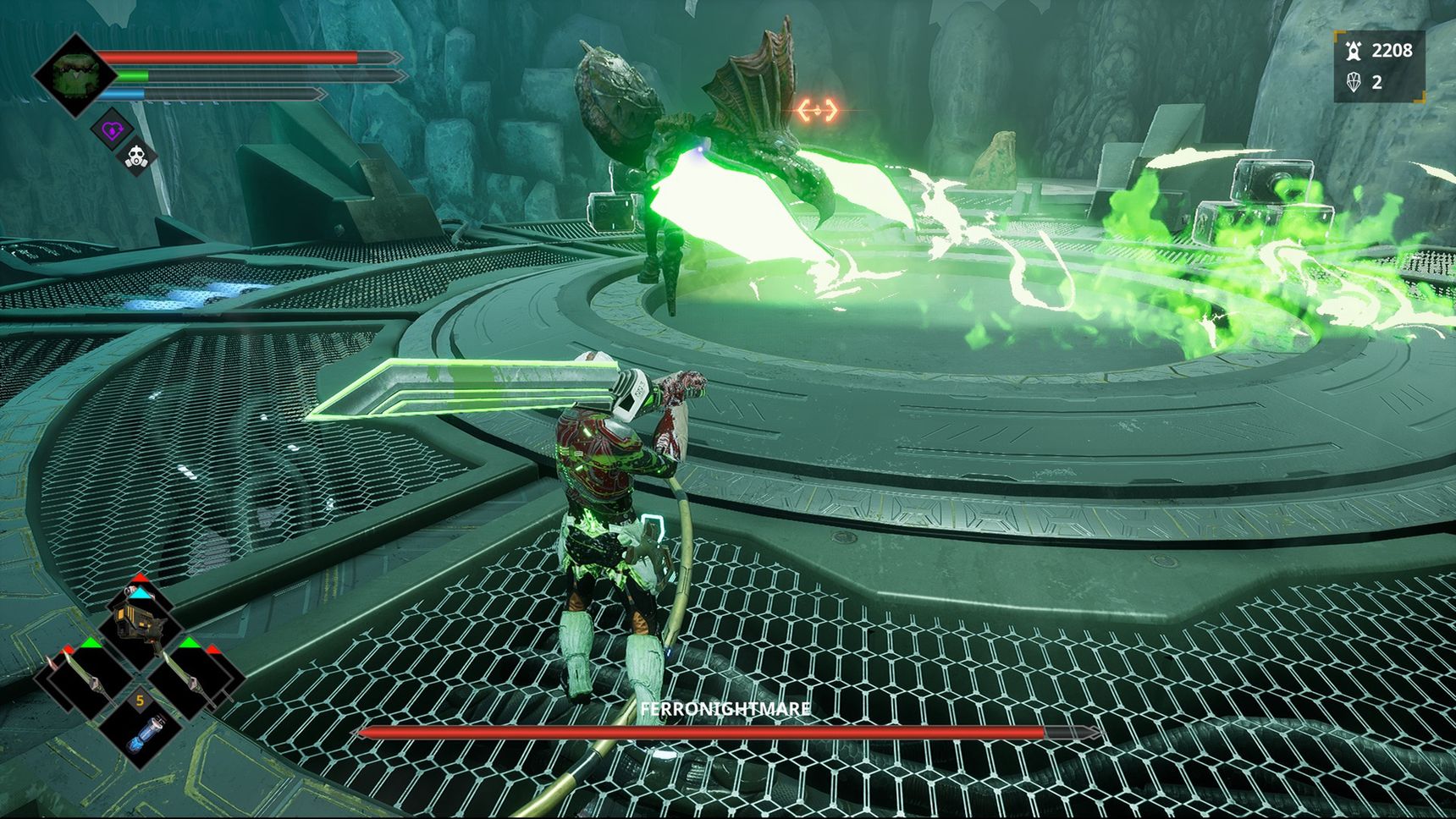Image resolution: width=1456 pixels, height=819 pixels.
Task: Select the pistol weapon slot
Action: point(138,624)
